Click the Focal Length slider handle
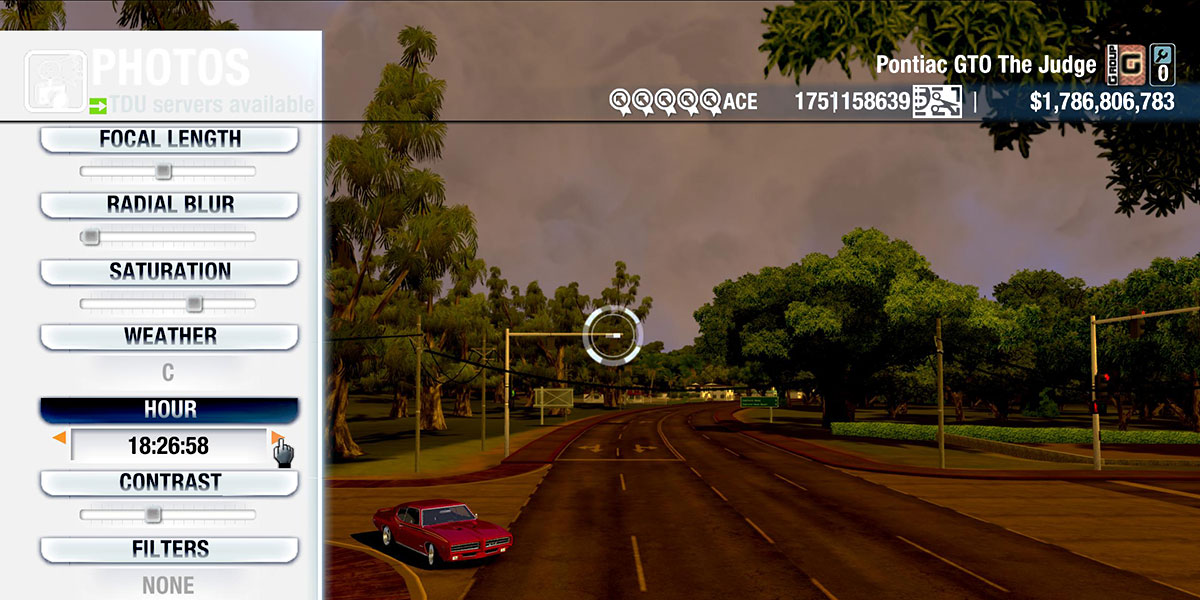Viewport: 1200px width, 600px height. 163,172
